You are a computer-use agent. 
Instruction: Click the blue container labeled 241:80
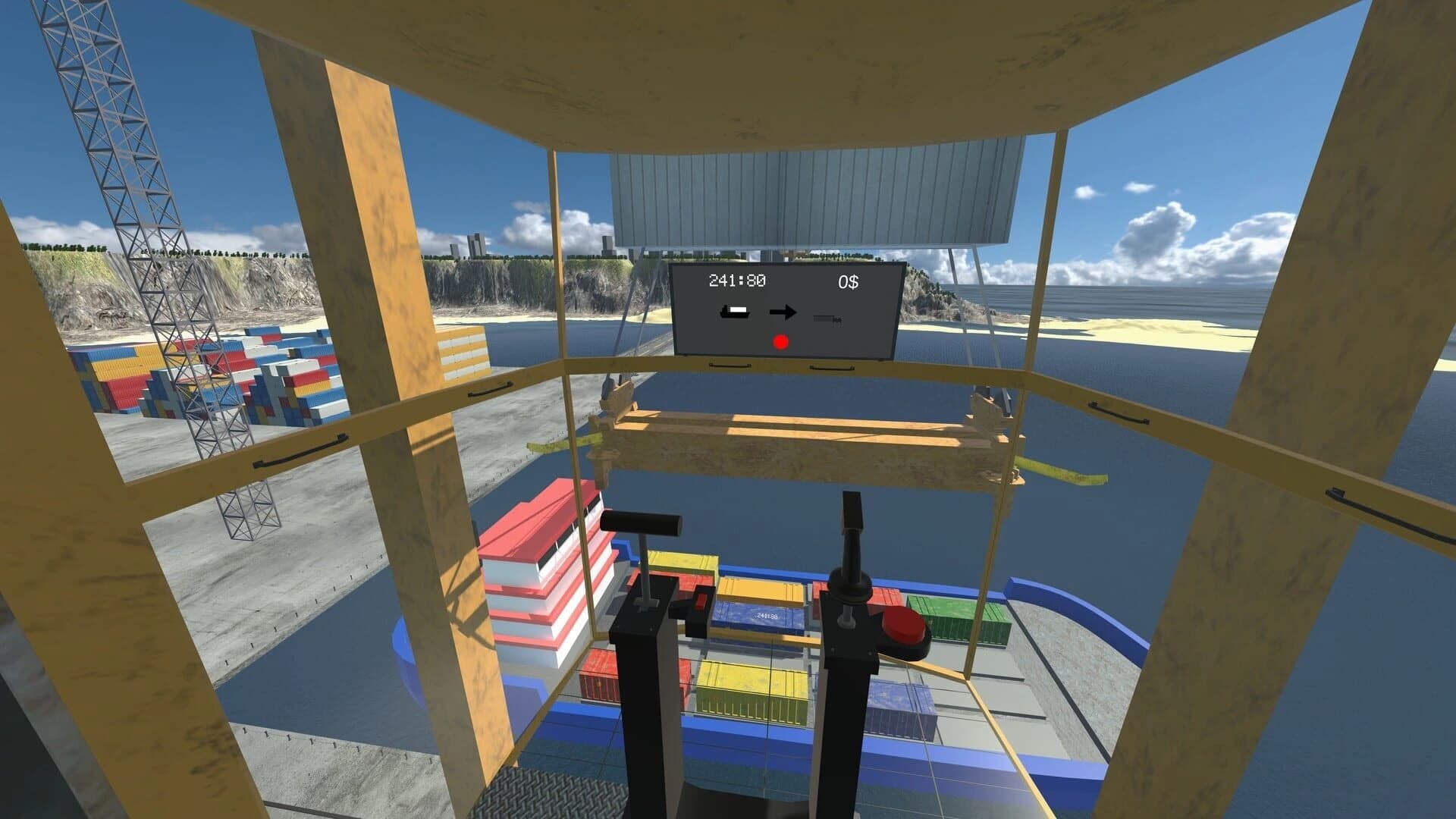(x=767, y=616)
